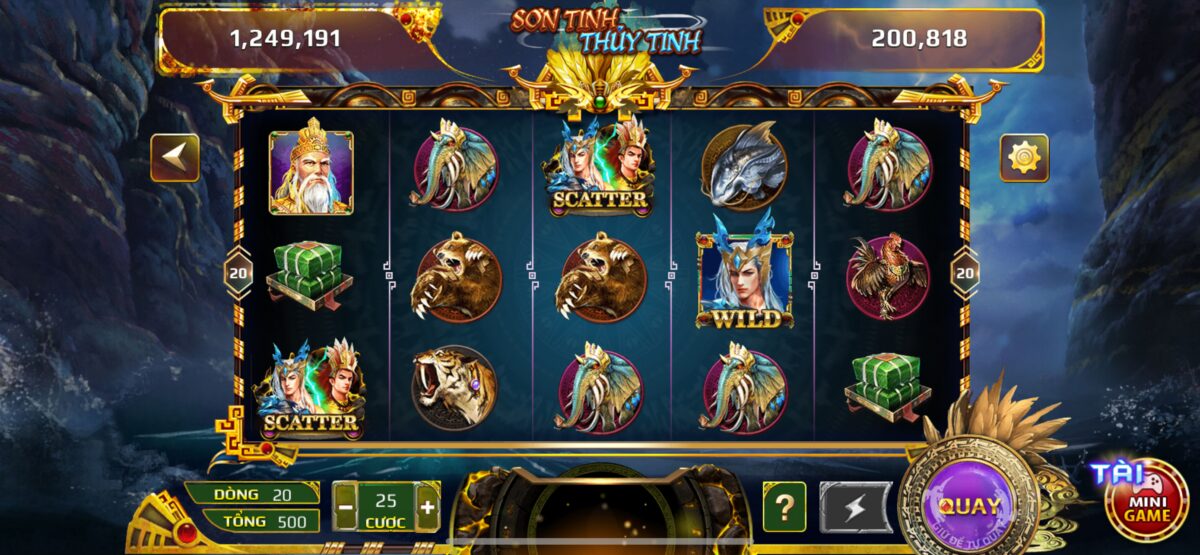Open settings with the gear icon
This screenshot has height=555, width=1200.
(1024, 158)
